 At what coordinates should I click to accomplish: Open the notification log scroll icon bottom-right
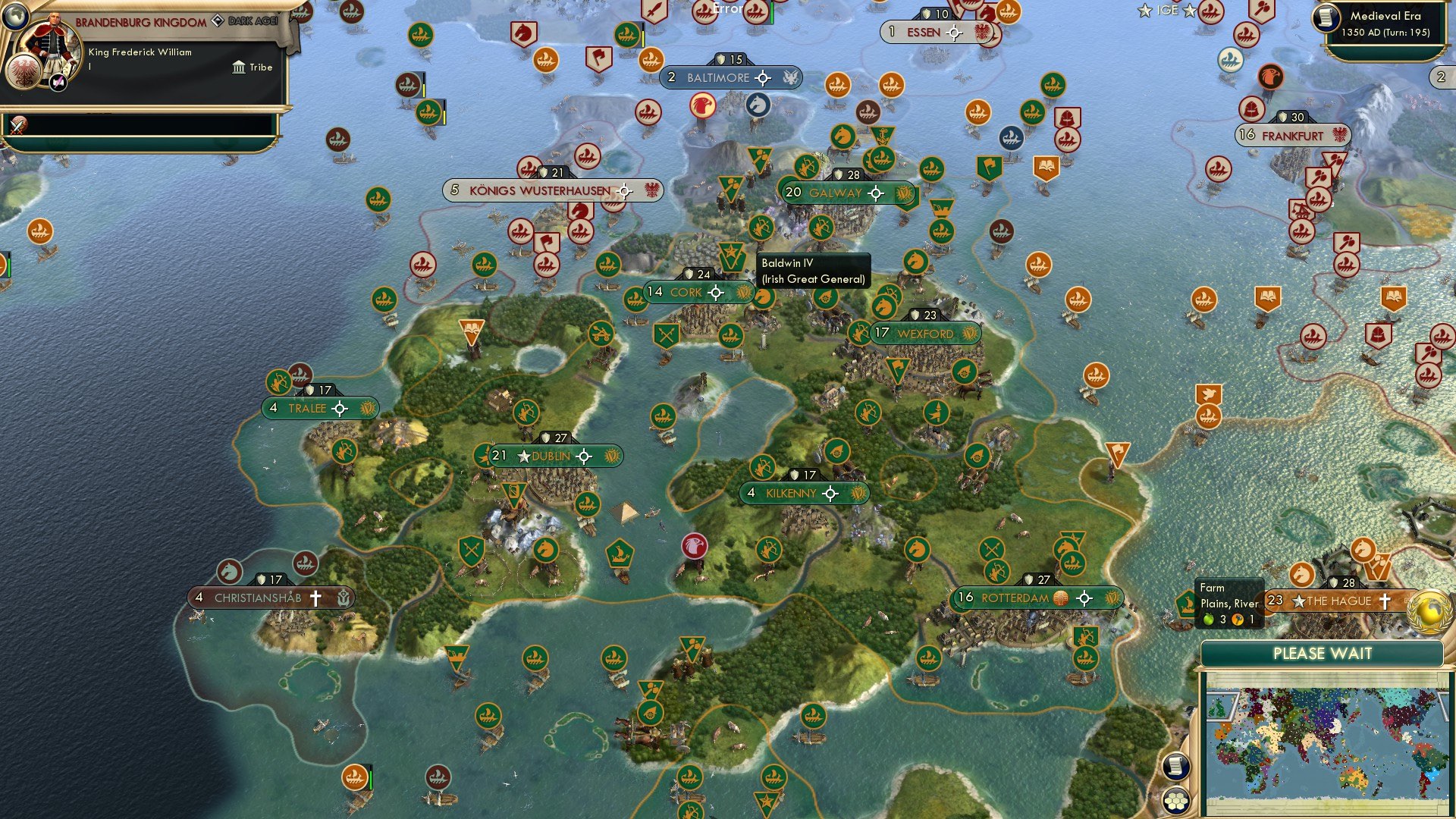click(x=1176, y=767)
